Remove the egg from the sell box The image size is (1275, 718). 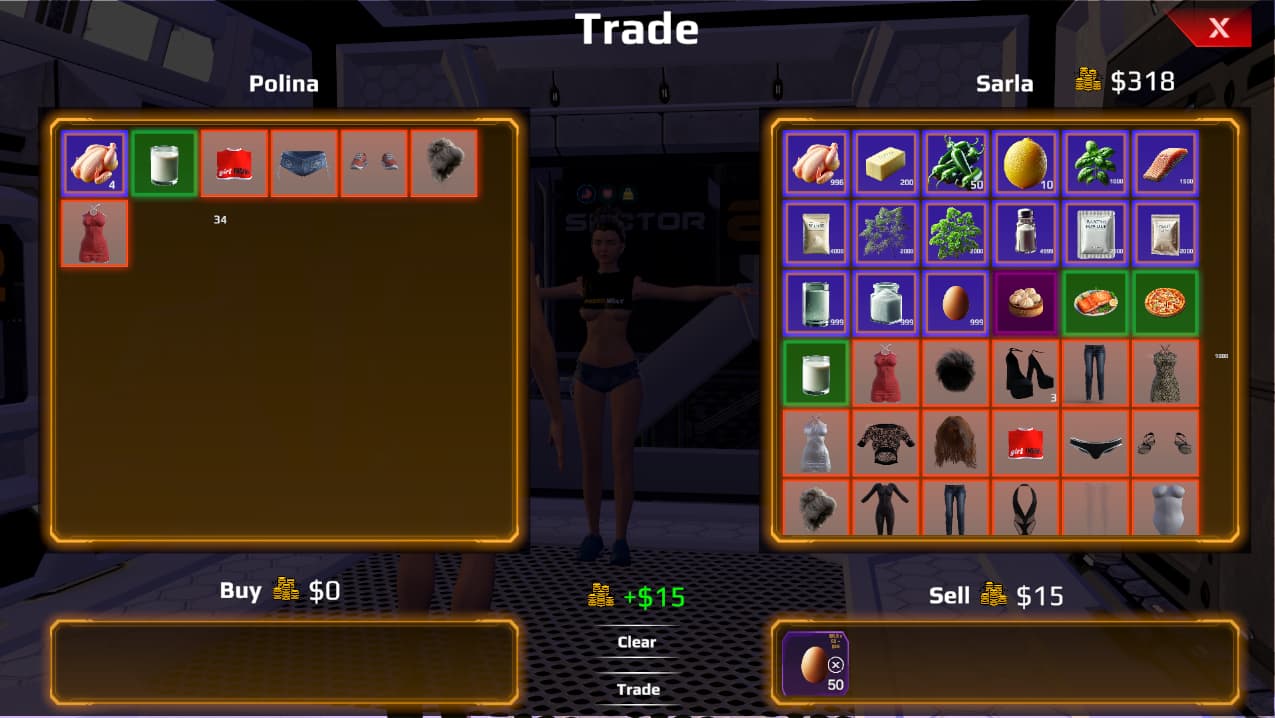click(x=836, y=665)
